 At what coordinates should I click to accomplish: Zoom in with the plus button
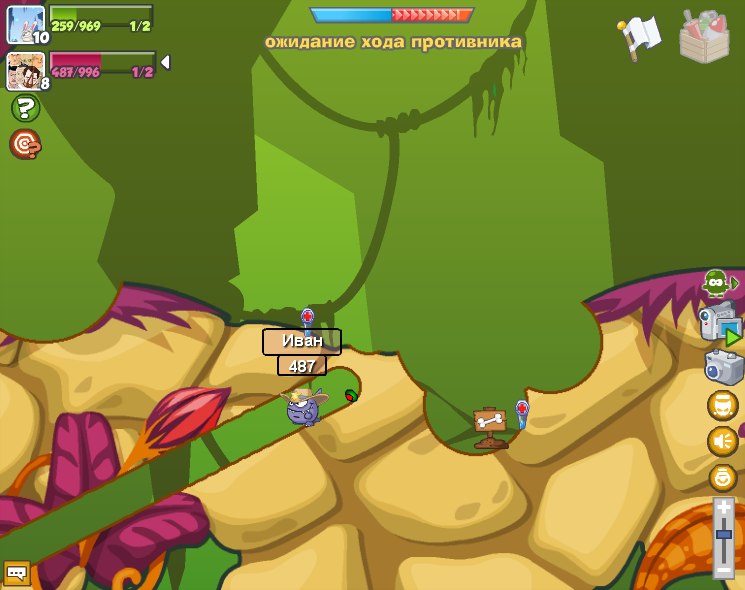(x=723, y=508)
